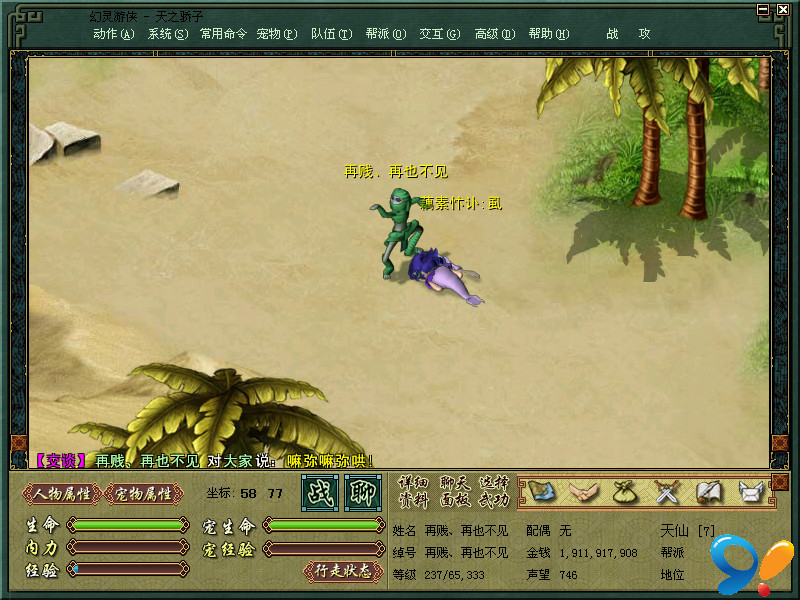Open the 帮助(H) help menu
This screenshot has width=800, height=600.
click(548, 34)
